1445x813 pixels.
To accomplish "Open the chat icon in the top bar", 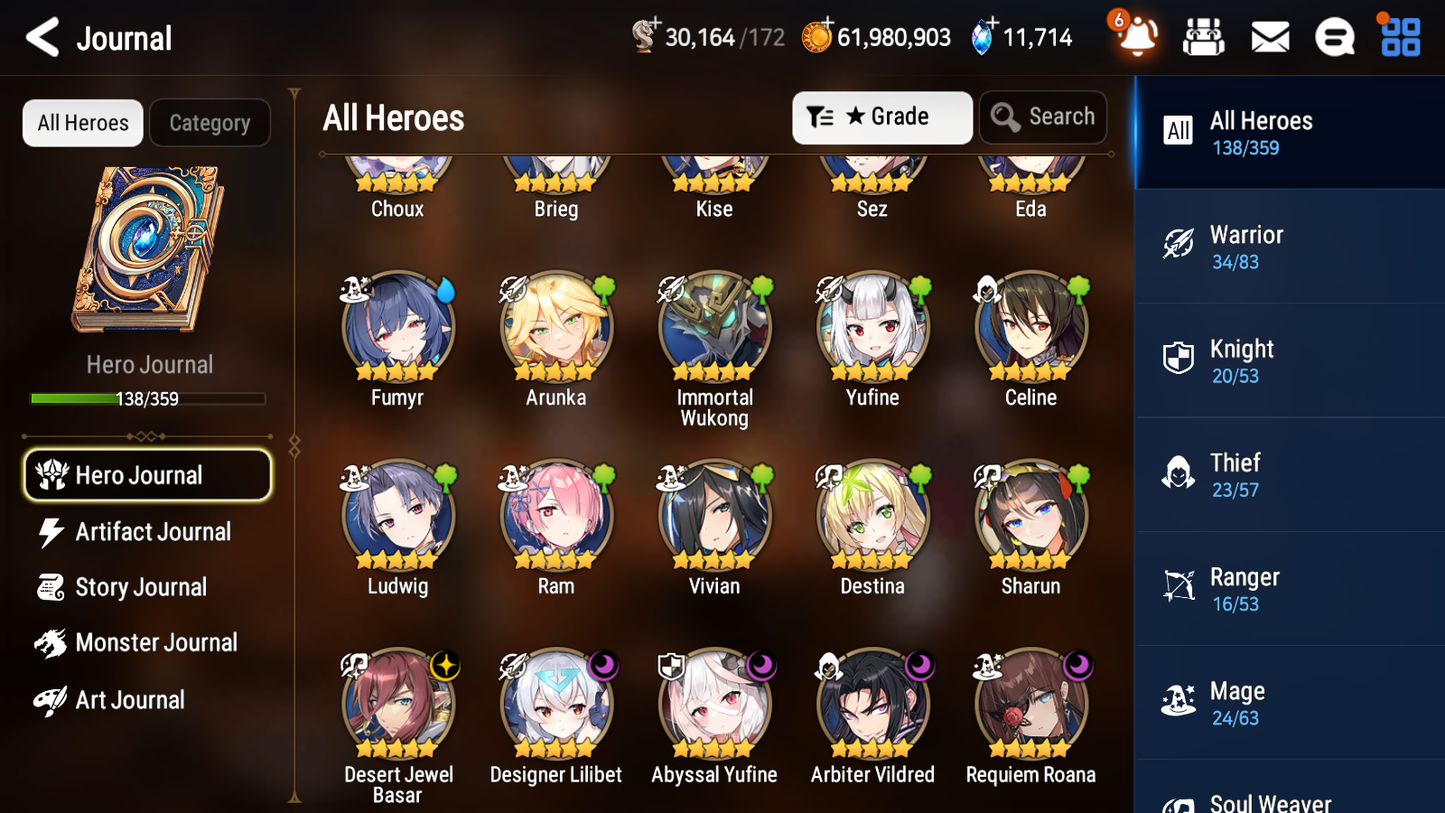I will point(1334,36).
